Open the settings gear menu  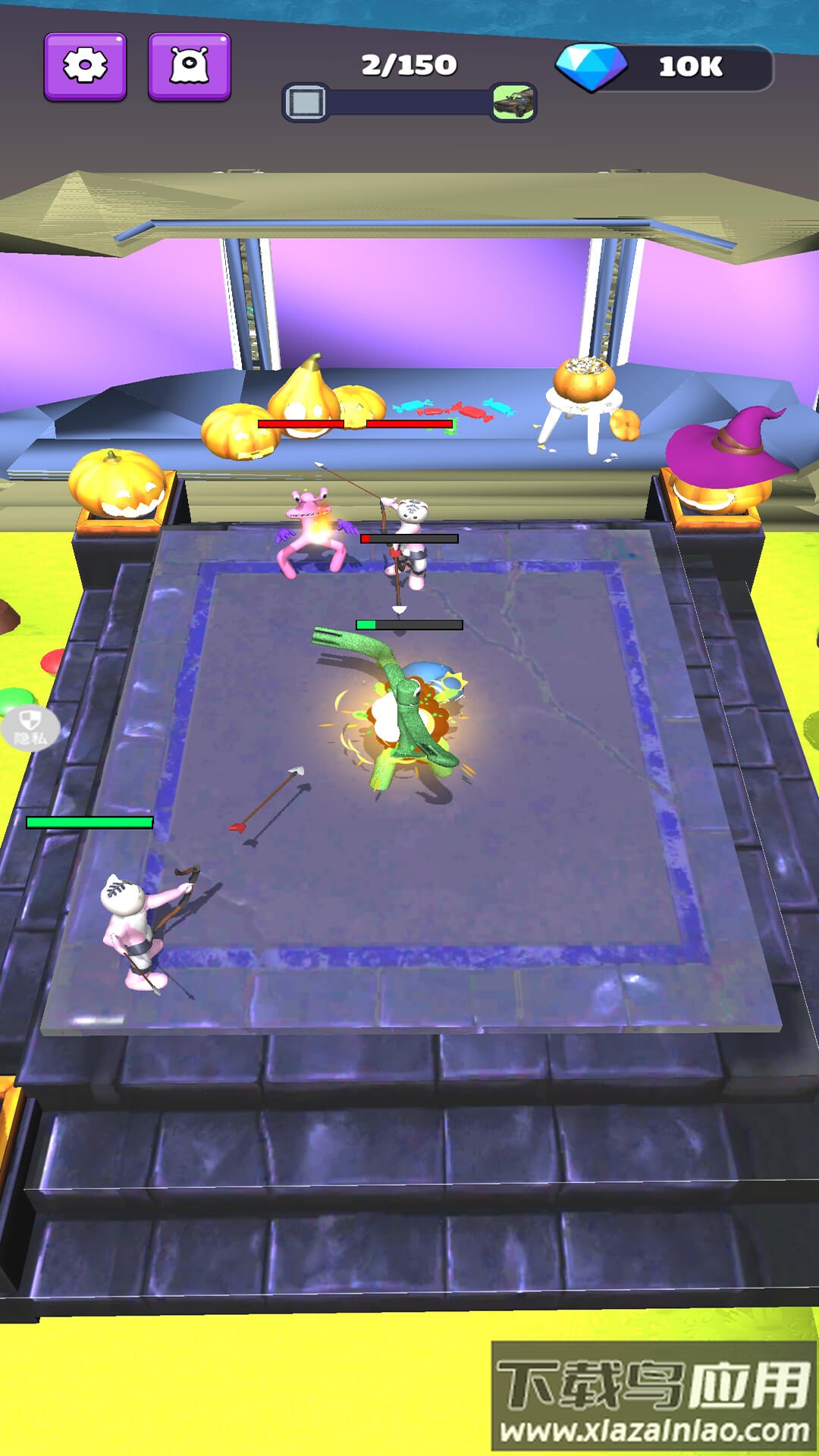(x=85, y=67)
